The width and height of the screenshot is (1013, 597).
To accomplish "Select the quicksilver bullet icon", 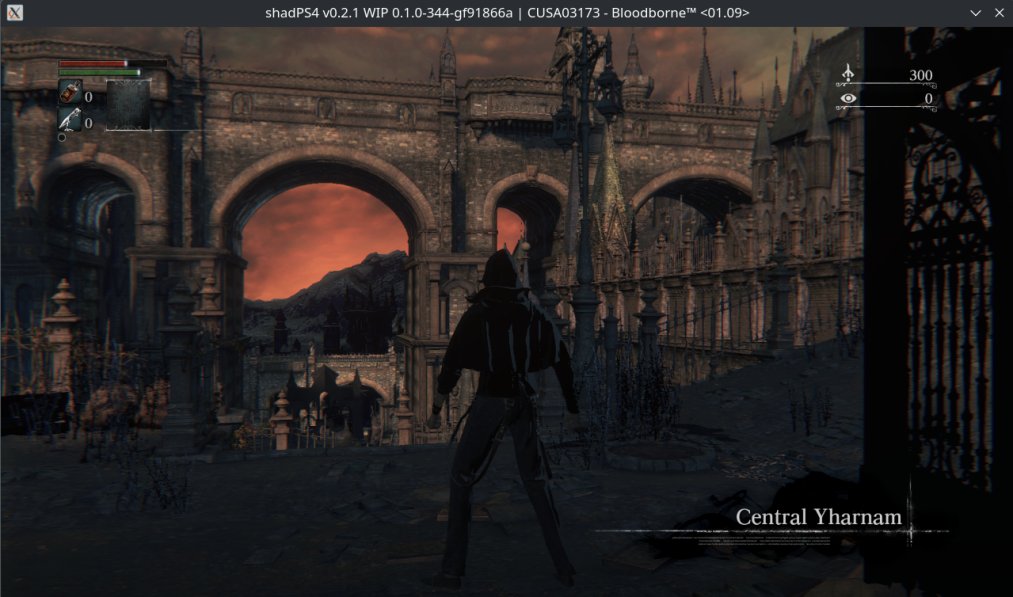I will [x=70, y=122].
